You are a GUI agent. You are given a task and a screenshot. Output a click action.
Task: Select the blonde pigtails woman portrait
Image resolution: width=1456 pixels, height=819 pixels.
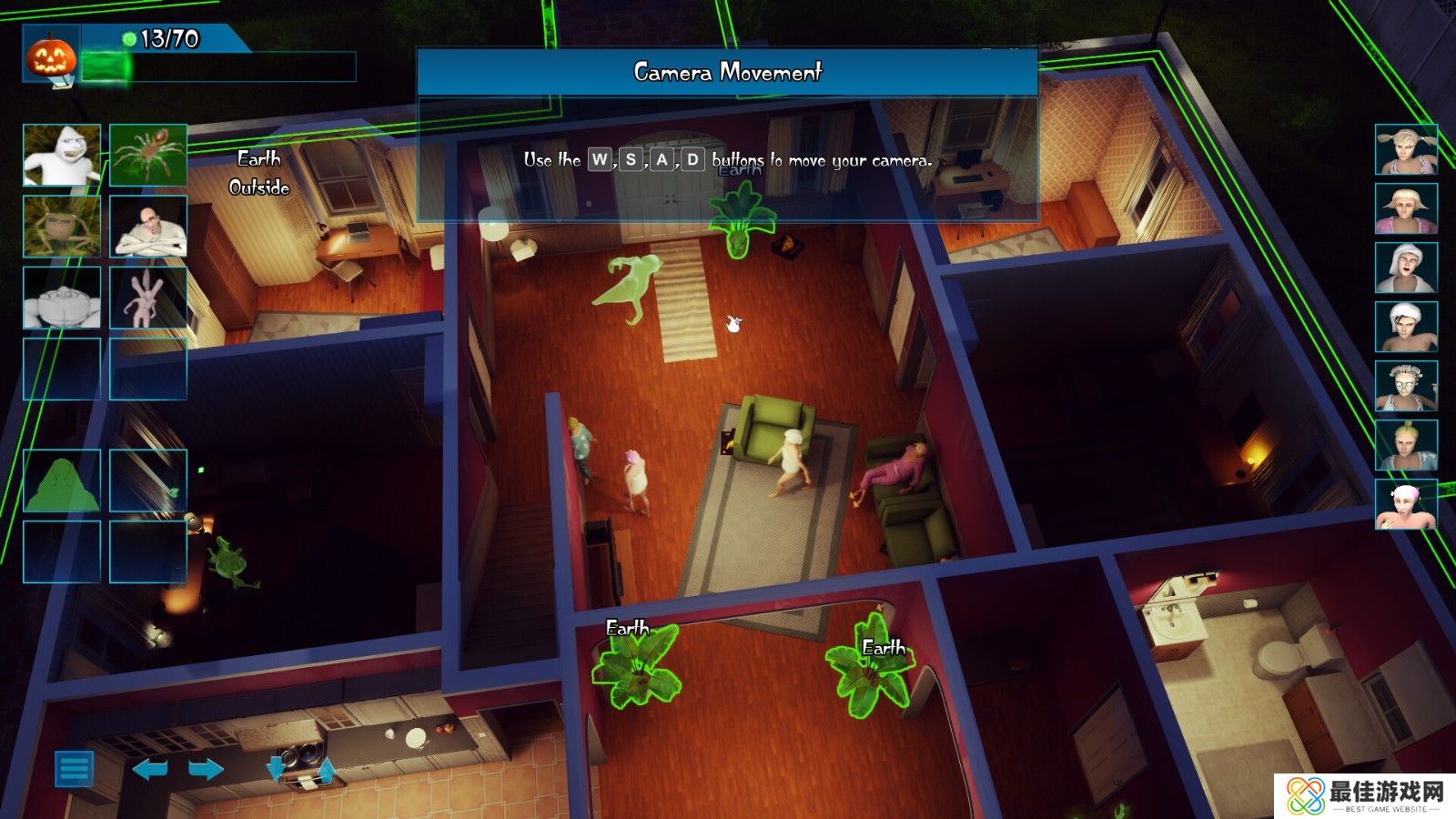click(x=1406, y=149)
